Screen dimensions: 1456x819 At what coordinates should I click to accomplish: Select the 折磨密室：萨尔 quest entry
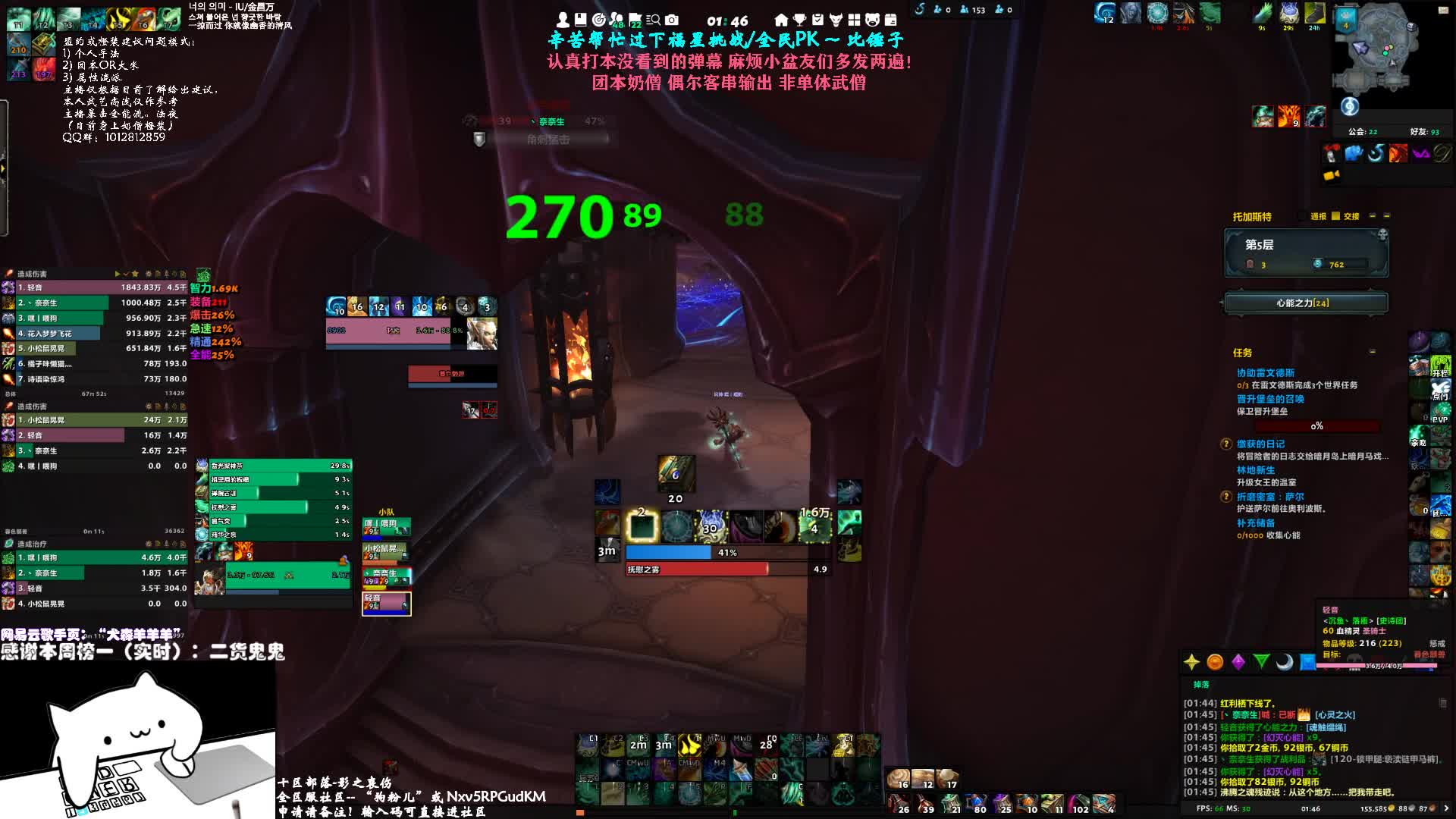(1270, 497)
